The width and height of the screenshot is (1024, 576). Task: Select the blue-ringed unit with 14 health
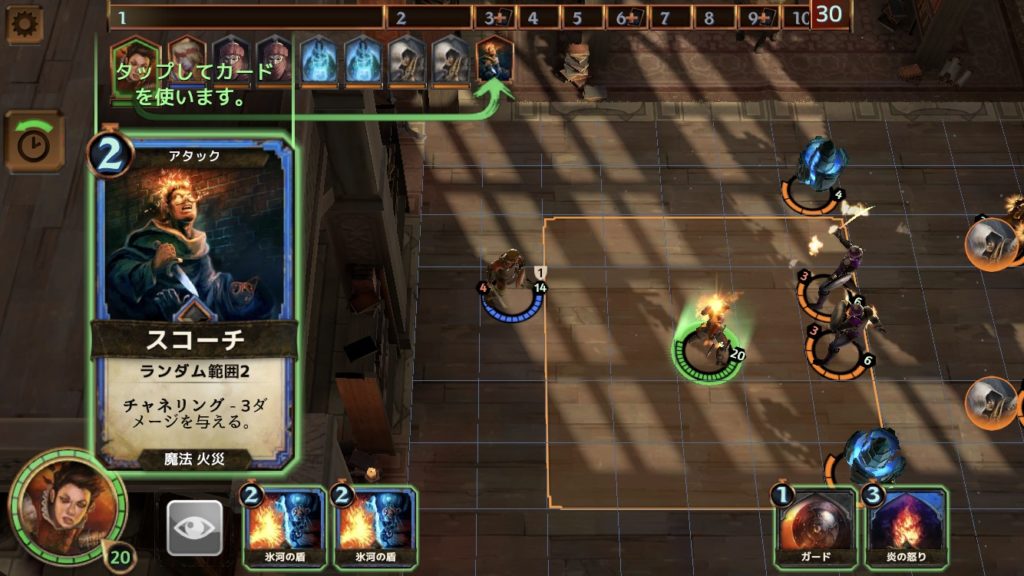tap(511, 284)
